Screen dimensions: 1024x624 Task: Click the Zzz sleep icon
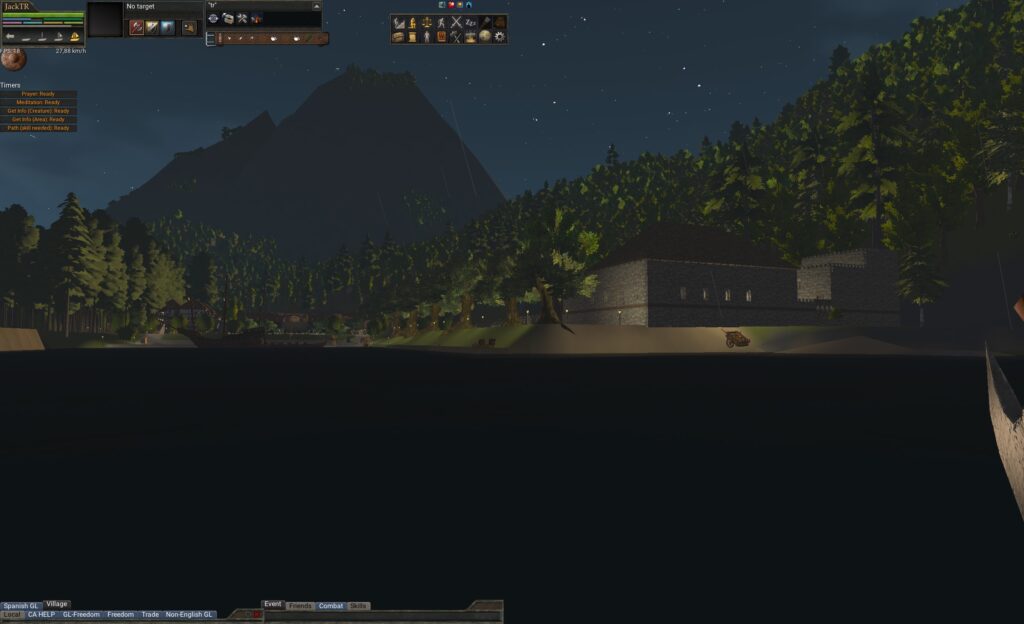pos(471,22)
